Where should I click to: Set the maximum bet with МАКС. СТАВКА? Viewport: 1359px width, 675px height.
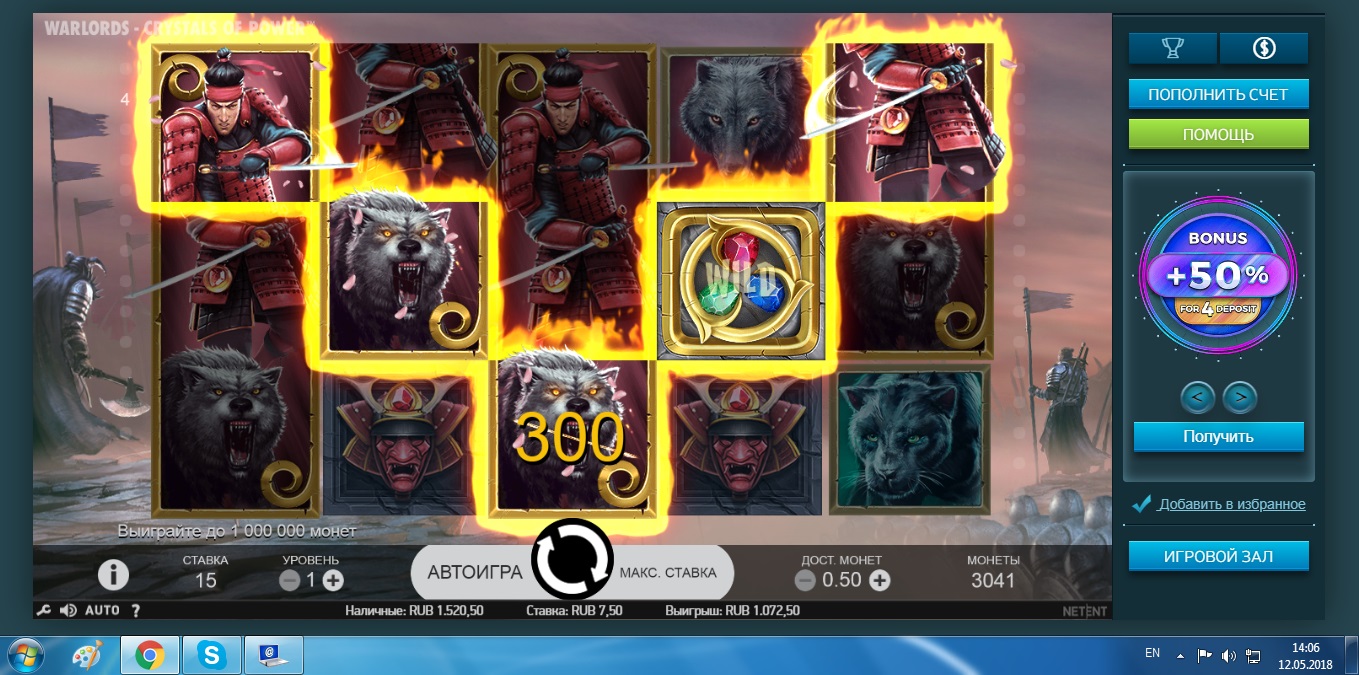(668, 573)
